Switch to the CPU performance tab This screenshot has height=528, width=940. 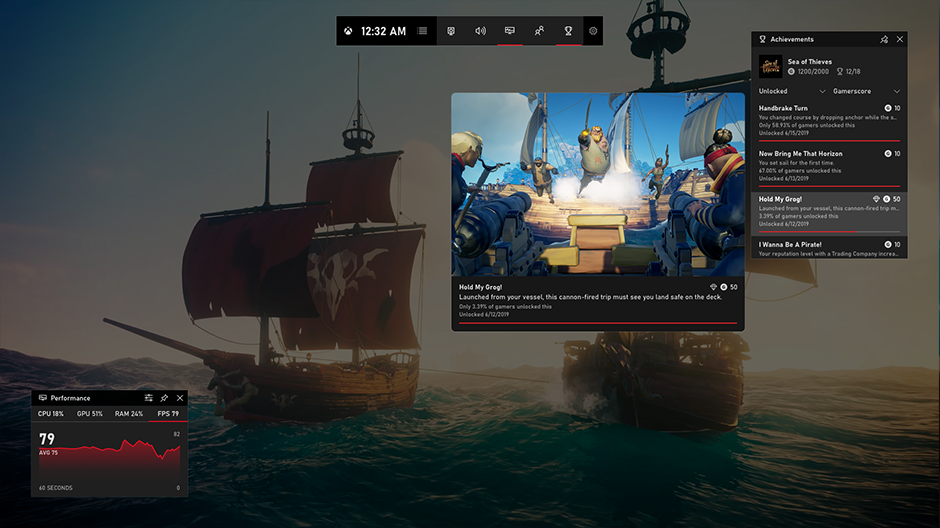click(x=51, y=413)
